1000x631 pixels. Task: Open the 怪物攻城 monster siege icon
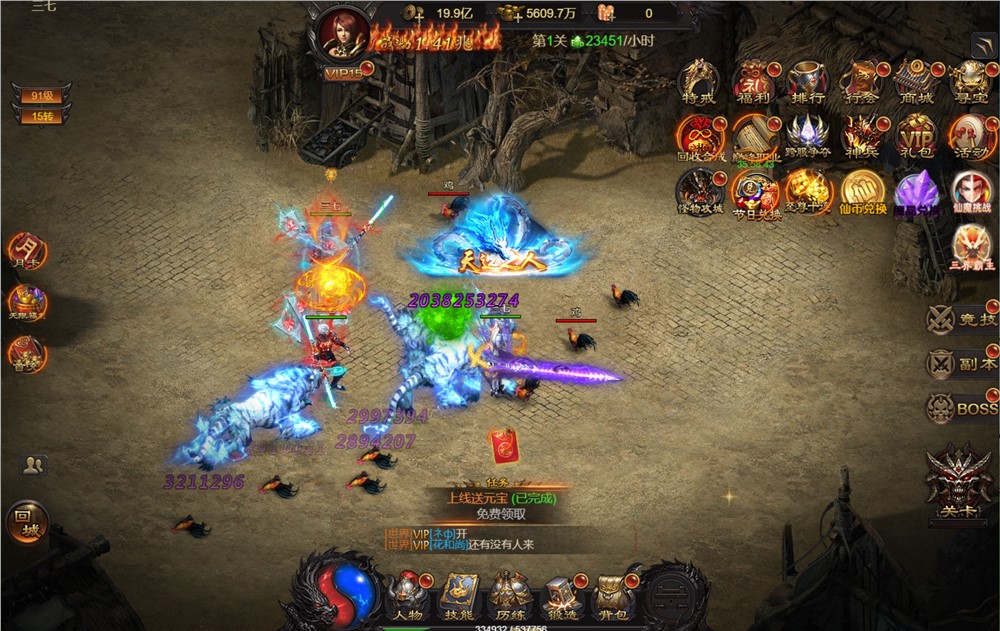click(x=699, y=191)
